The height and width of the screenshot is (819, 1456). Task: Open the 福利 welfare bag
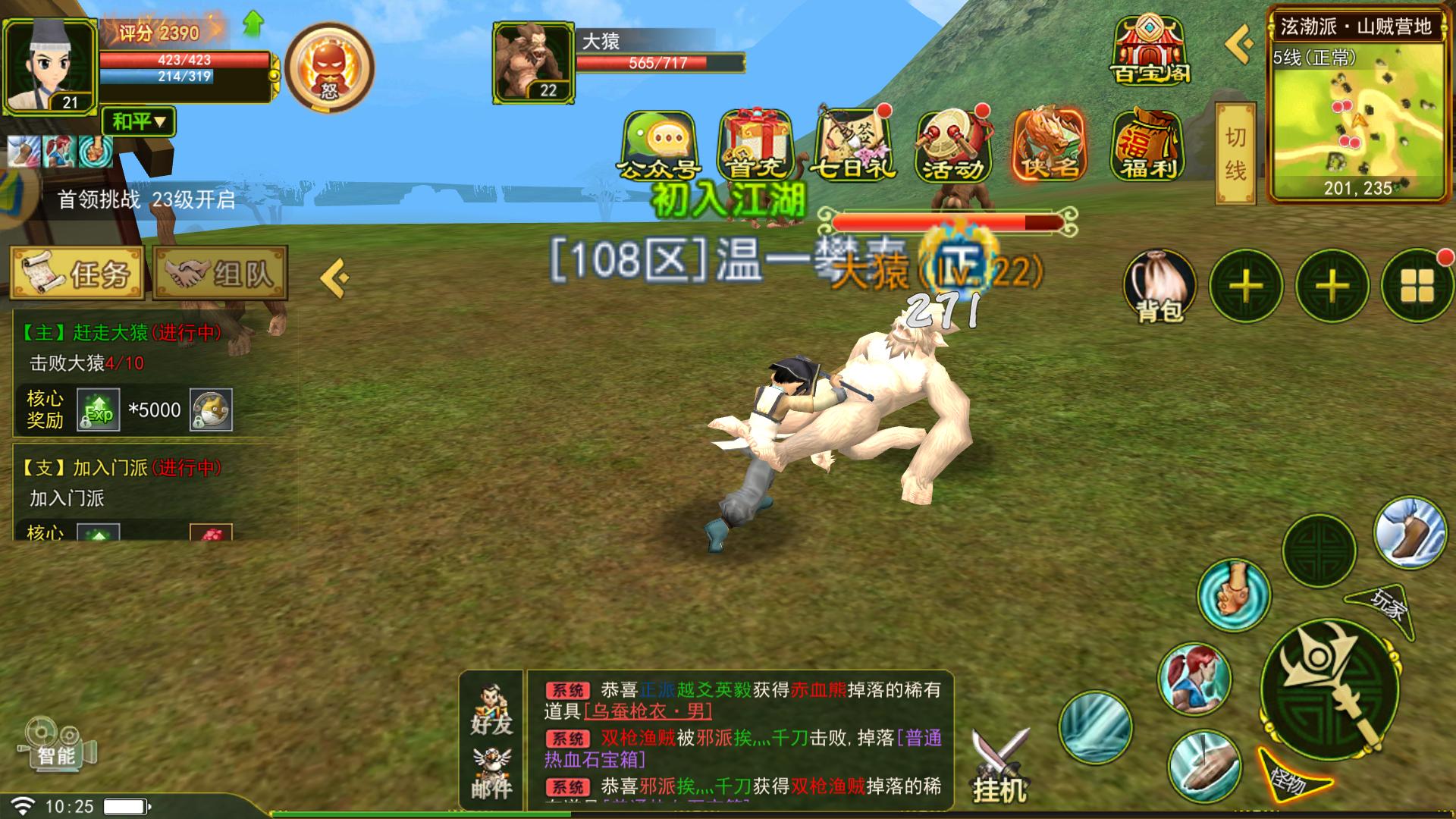click(x=1148, y=146)
